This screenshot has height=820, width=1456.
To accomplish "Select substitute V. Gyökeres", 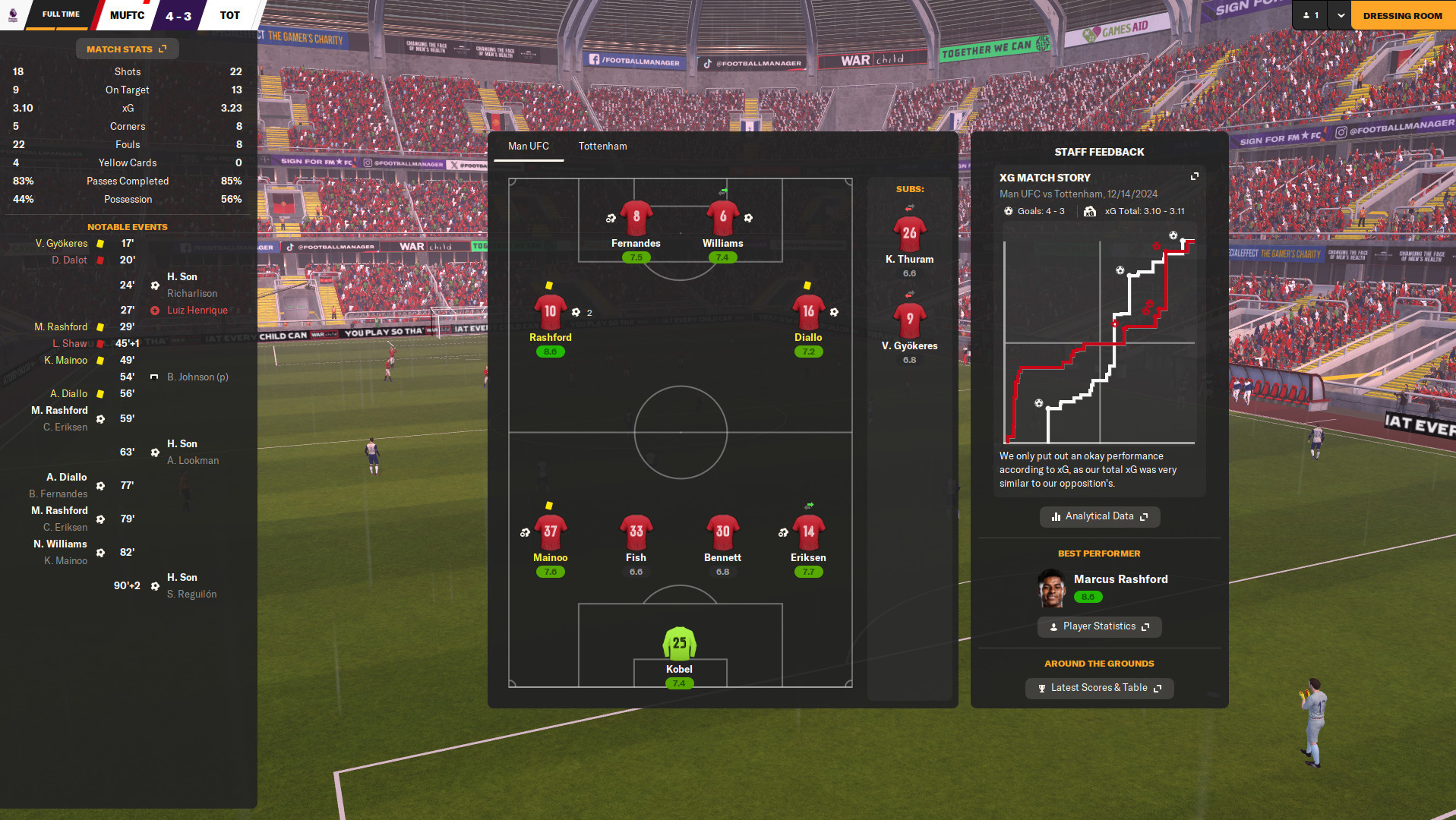I will [909, 320].
